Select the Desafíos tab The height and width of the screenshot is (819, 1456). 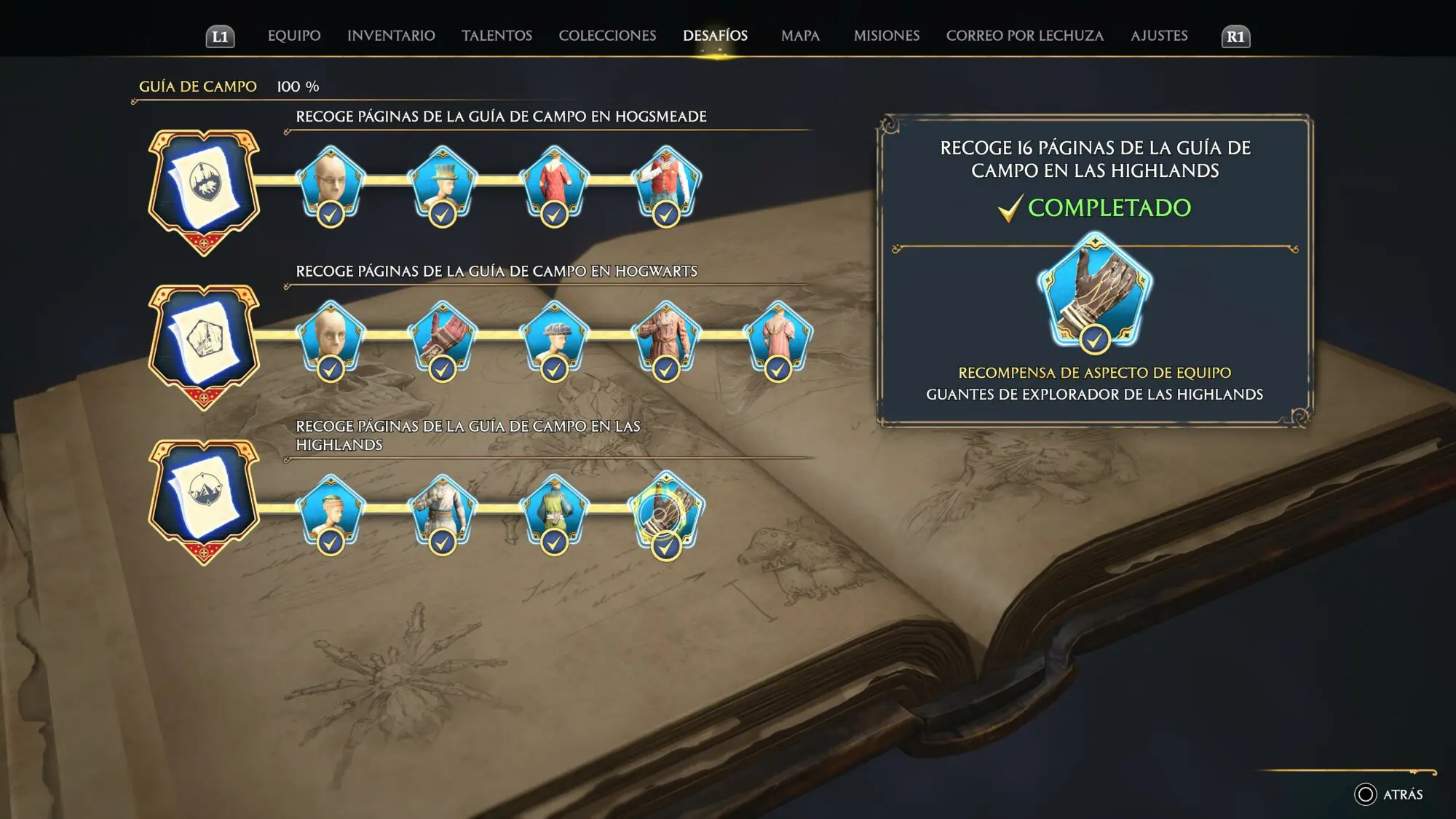[x=715, y=36]
